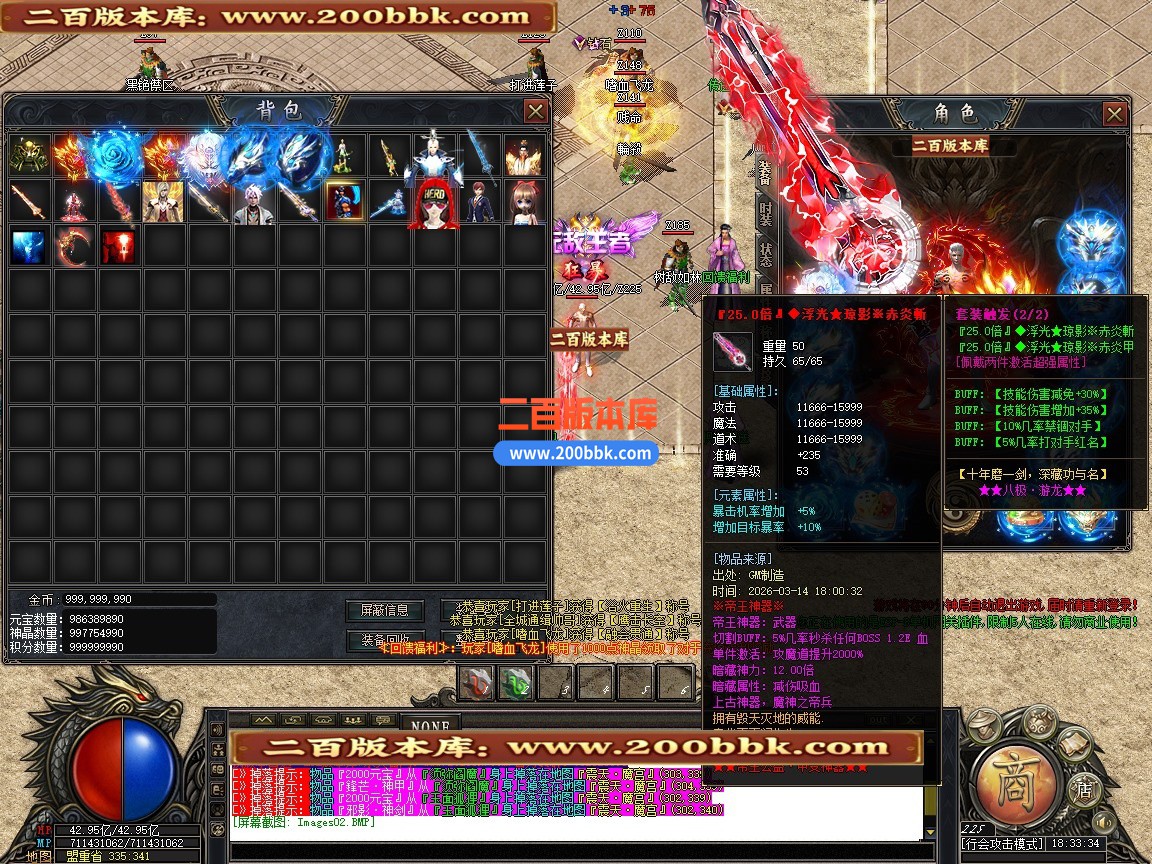Select the crescent scythe item slot
This screenshot has height=864, width=1152.
(74, 246)
